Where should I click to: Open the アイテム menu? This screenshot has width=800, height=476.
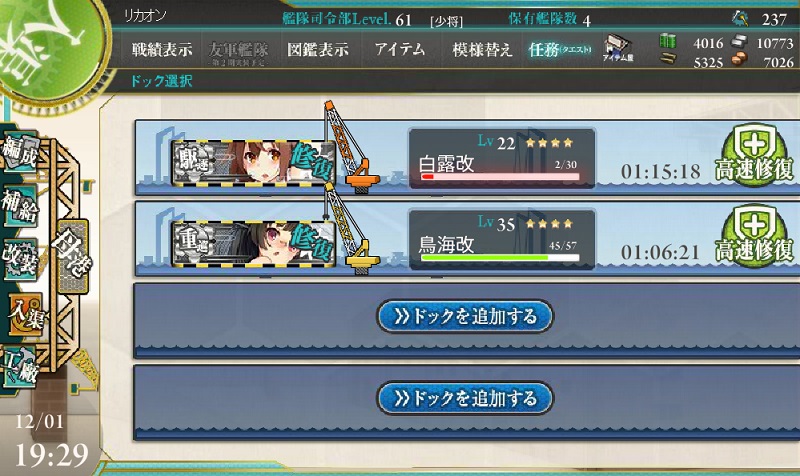click(400, 49)
